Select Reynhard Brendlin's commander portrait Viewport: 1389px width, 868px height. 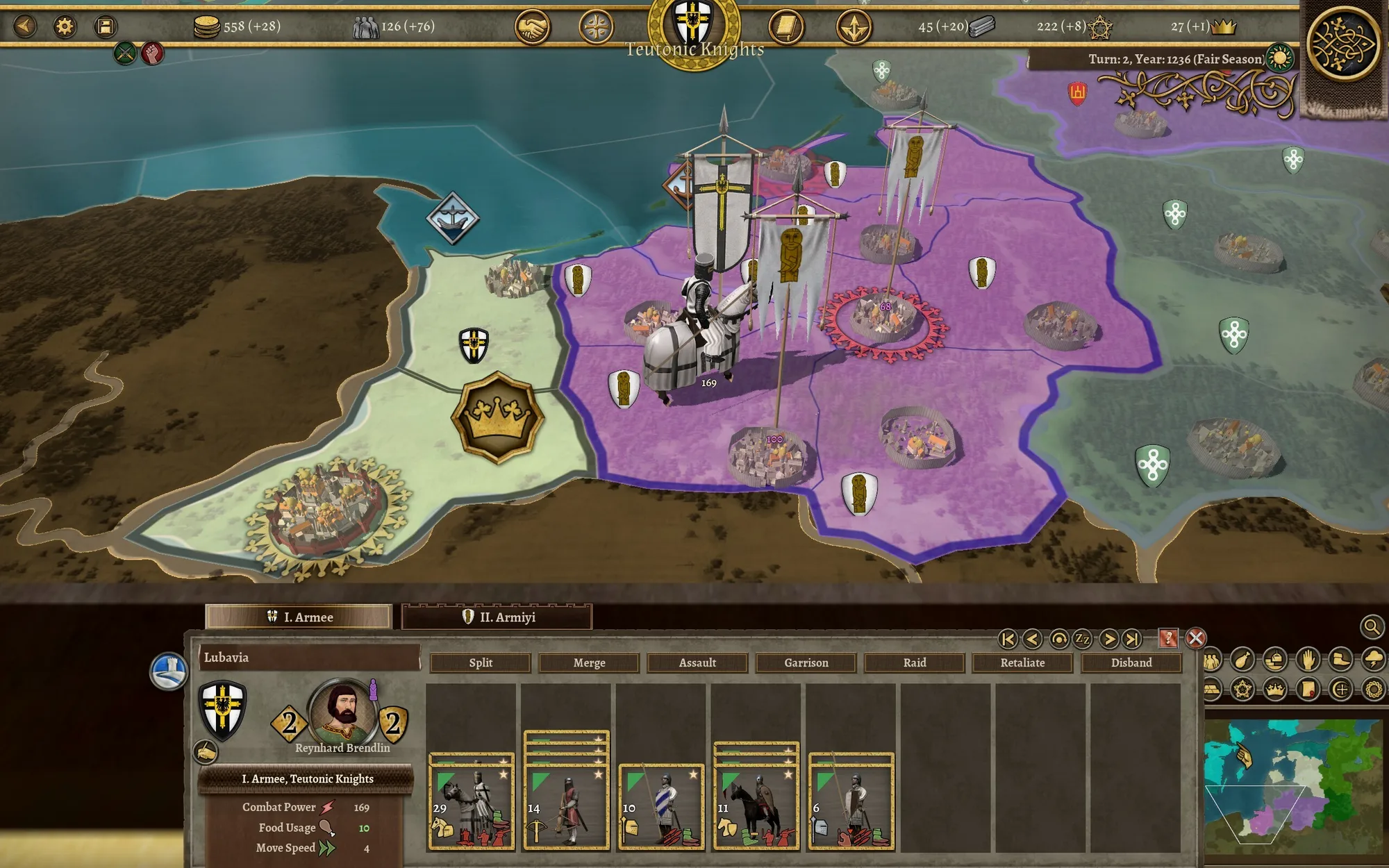341,712
